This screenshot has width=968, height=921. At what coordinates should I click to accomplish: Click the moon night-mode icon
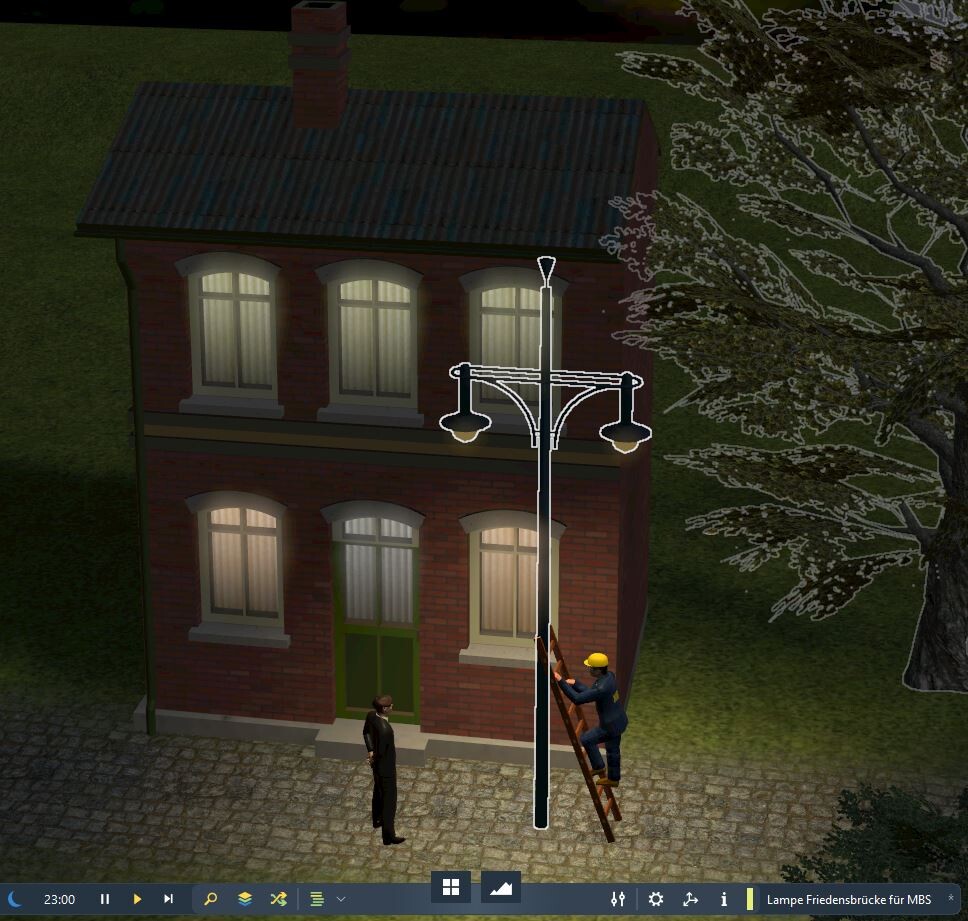(14, 899)
